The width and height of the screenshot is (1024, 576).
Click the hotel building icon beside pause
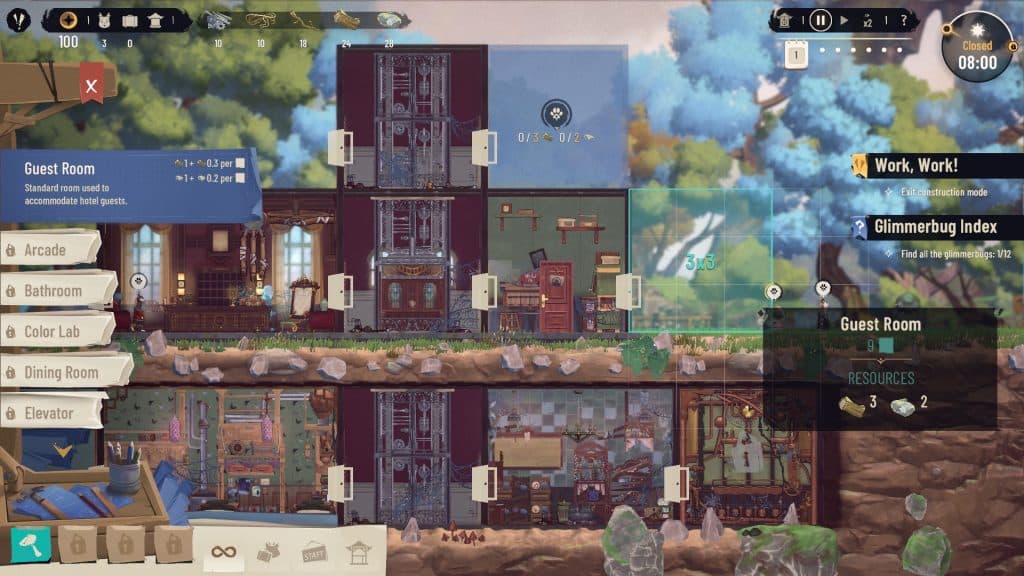click(x=786, y=20)
